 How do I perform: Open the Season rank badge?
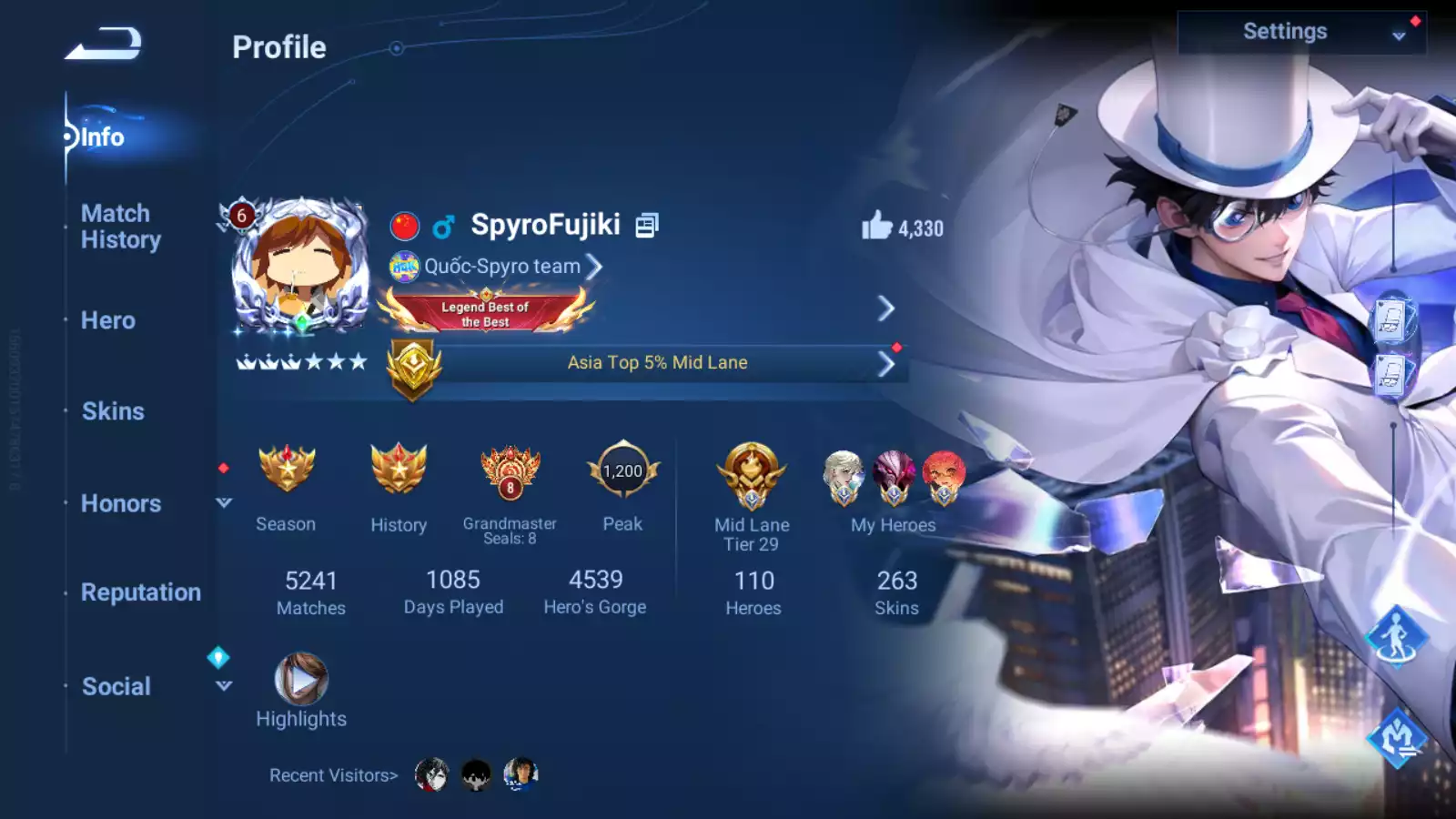pos(287,470)
